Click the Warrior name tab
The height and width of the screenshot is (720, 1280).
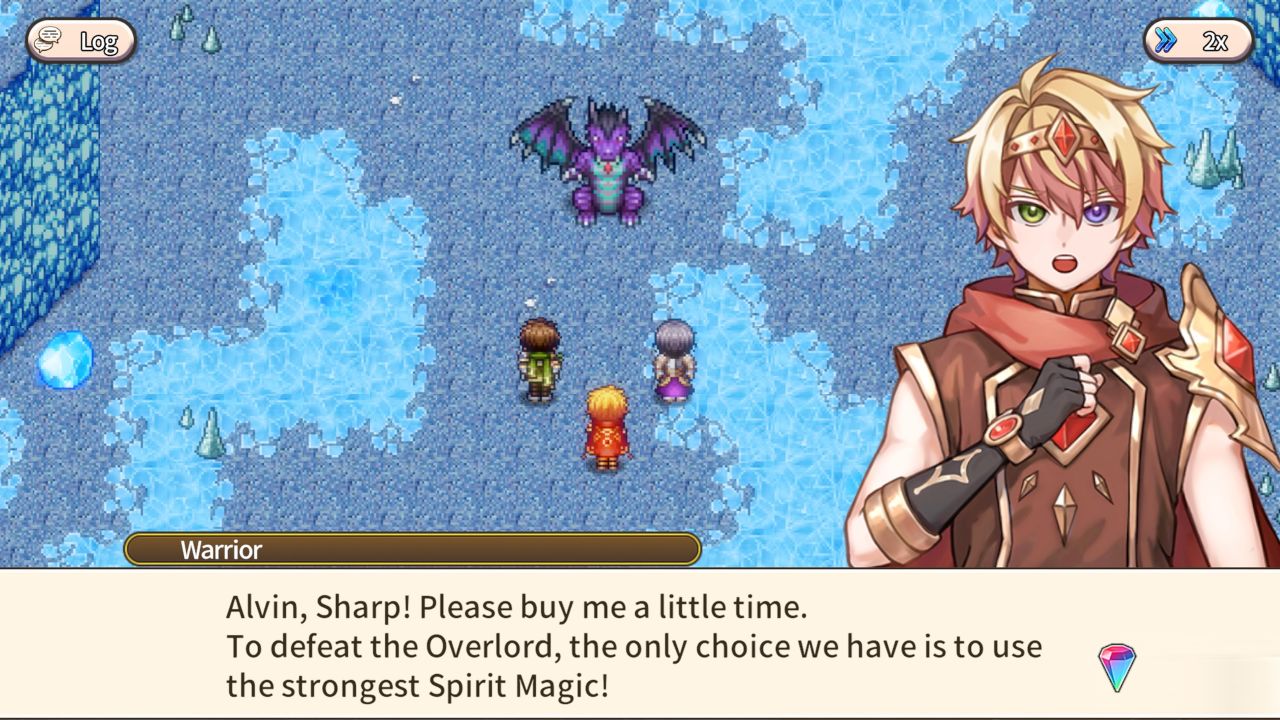pyautogui.click(x=220, y=550)
